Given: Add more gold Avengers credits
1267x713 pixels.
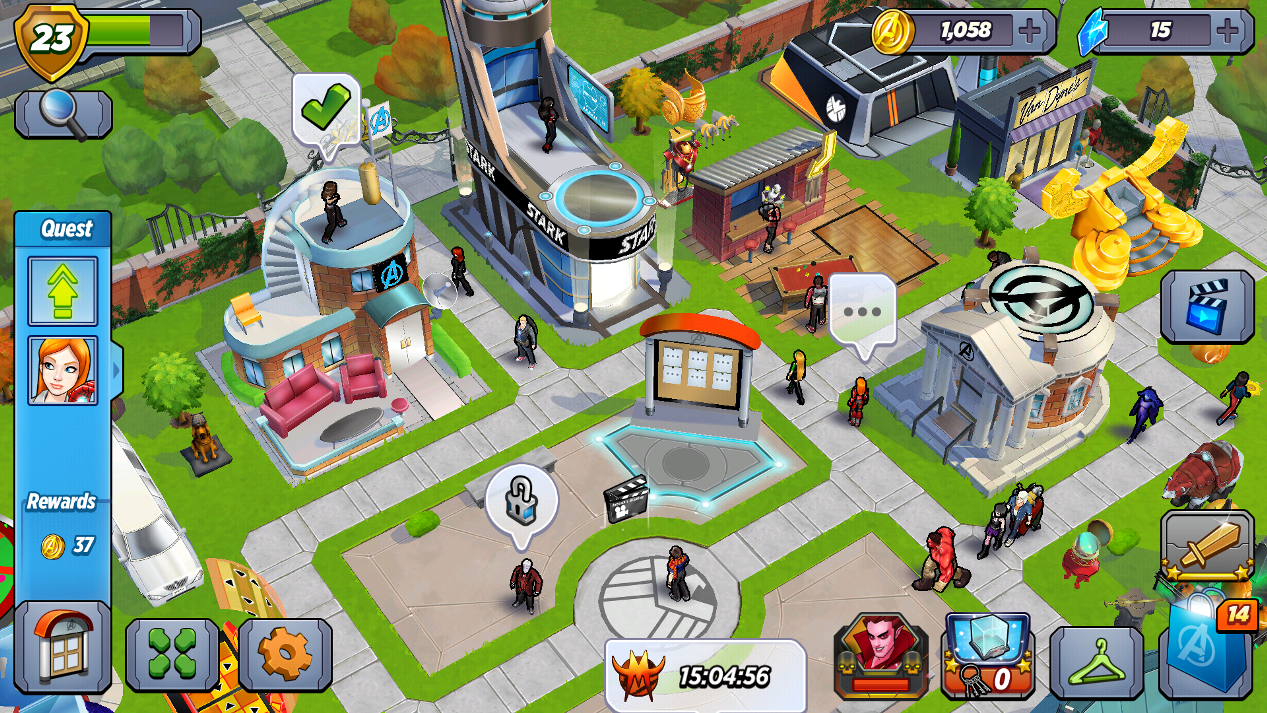Looking at the screenshot, I should pos(1030,31).
